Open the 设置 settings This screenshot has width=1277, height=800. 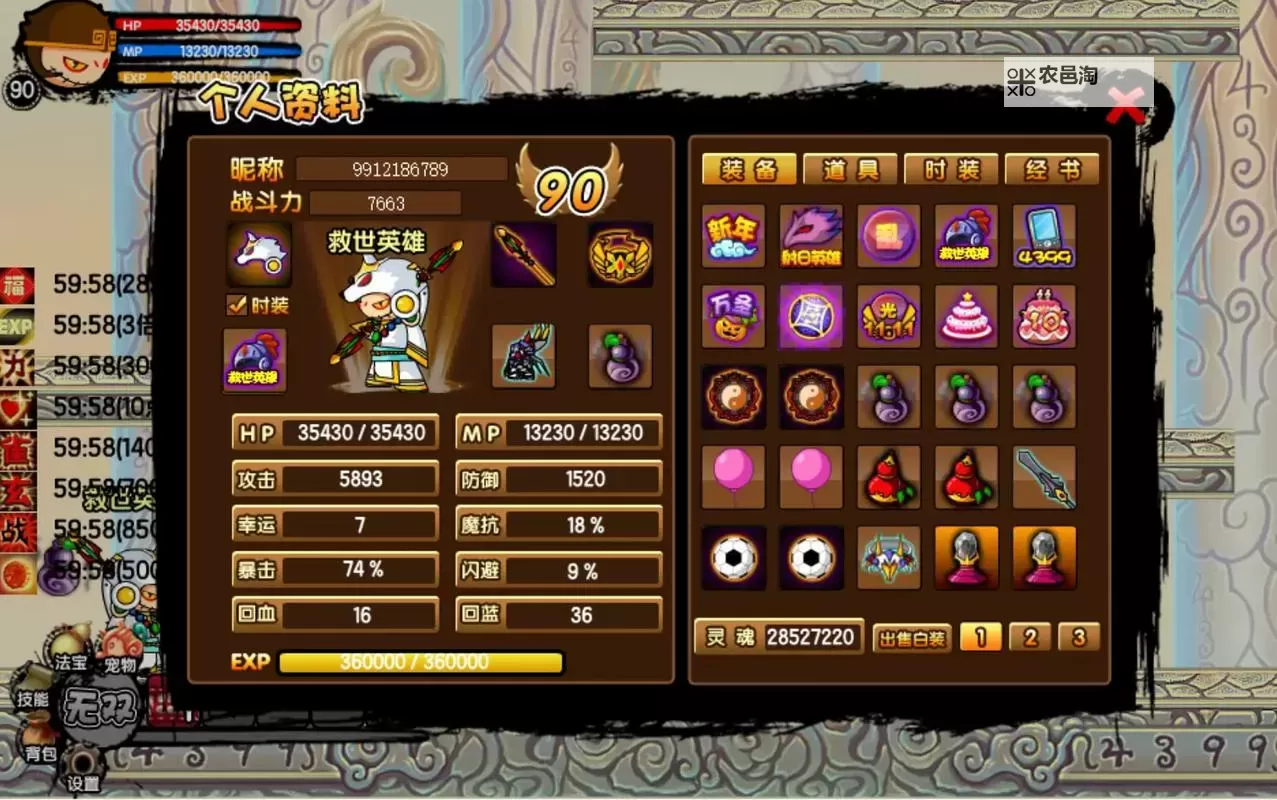click(83, 782)
